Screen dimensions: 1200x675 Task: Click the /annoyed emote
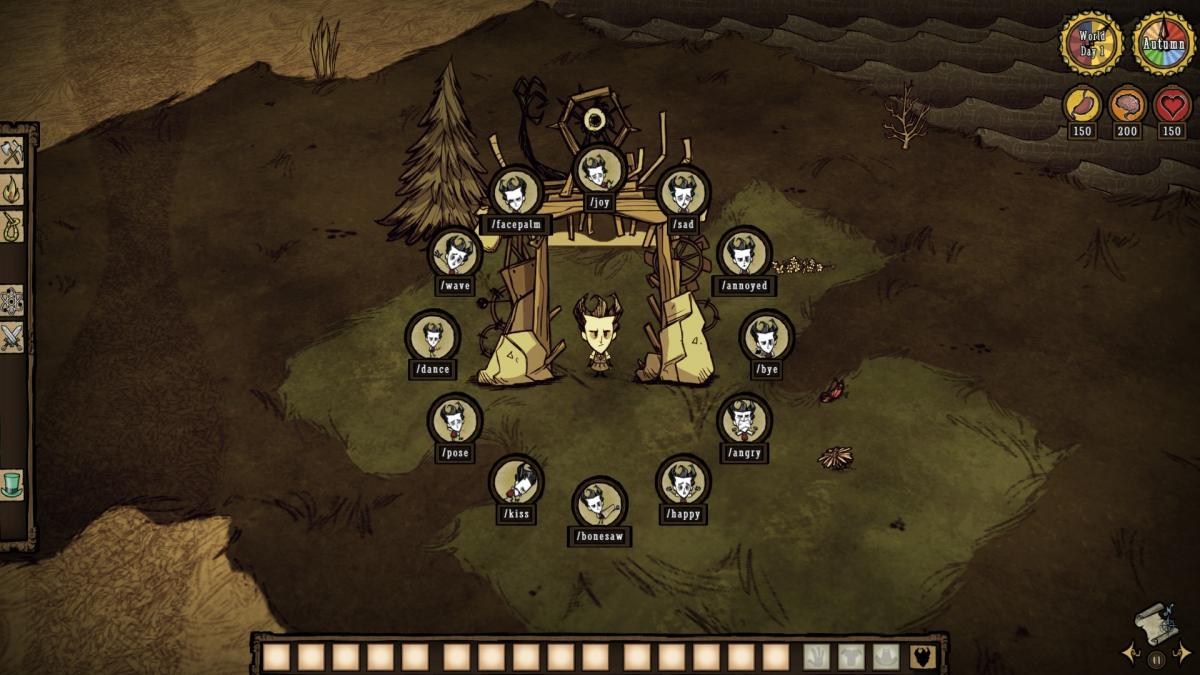click(744, 255)
